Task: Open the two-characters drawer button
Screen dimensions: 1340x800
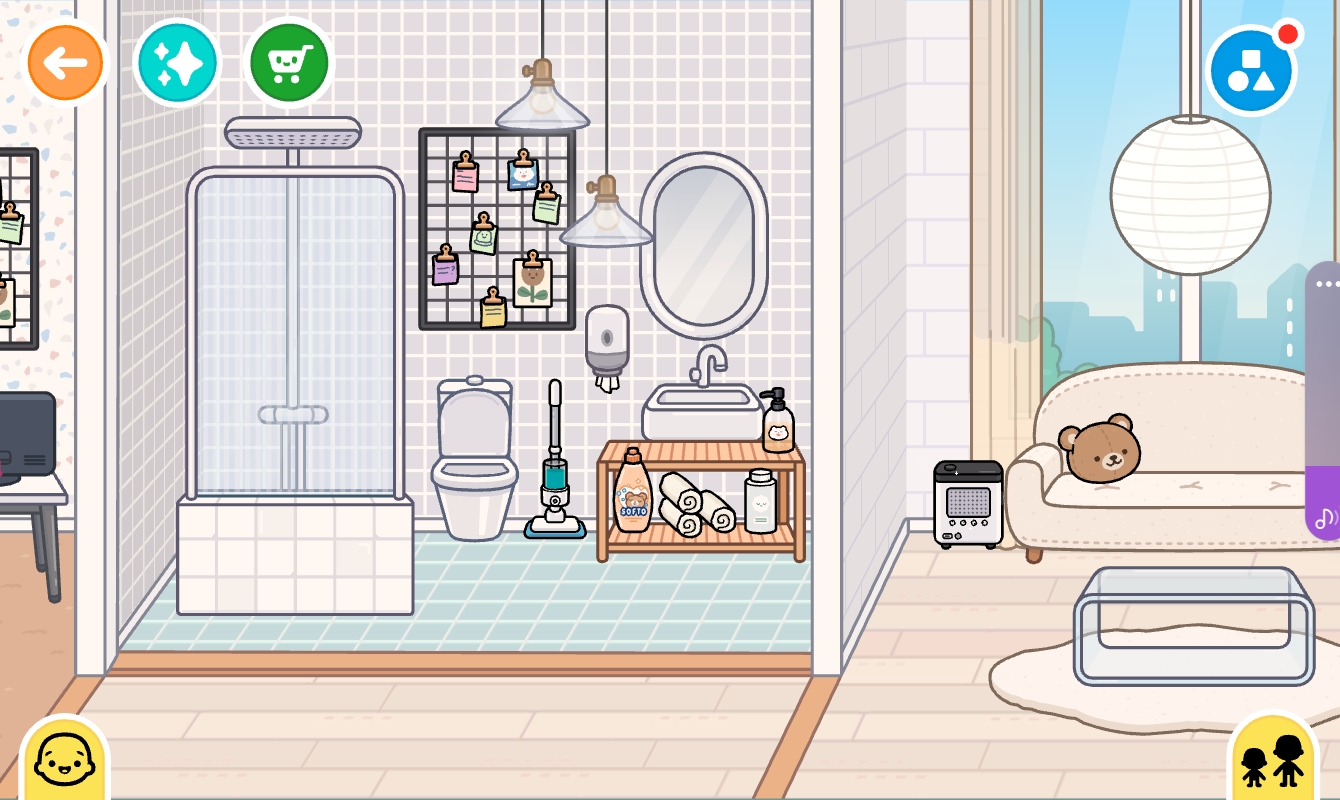Action: point(1273,760)
